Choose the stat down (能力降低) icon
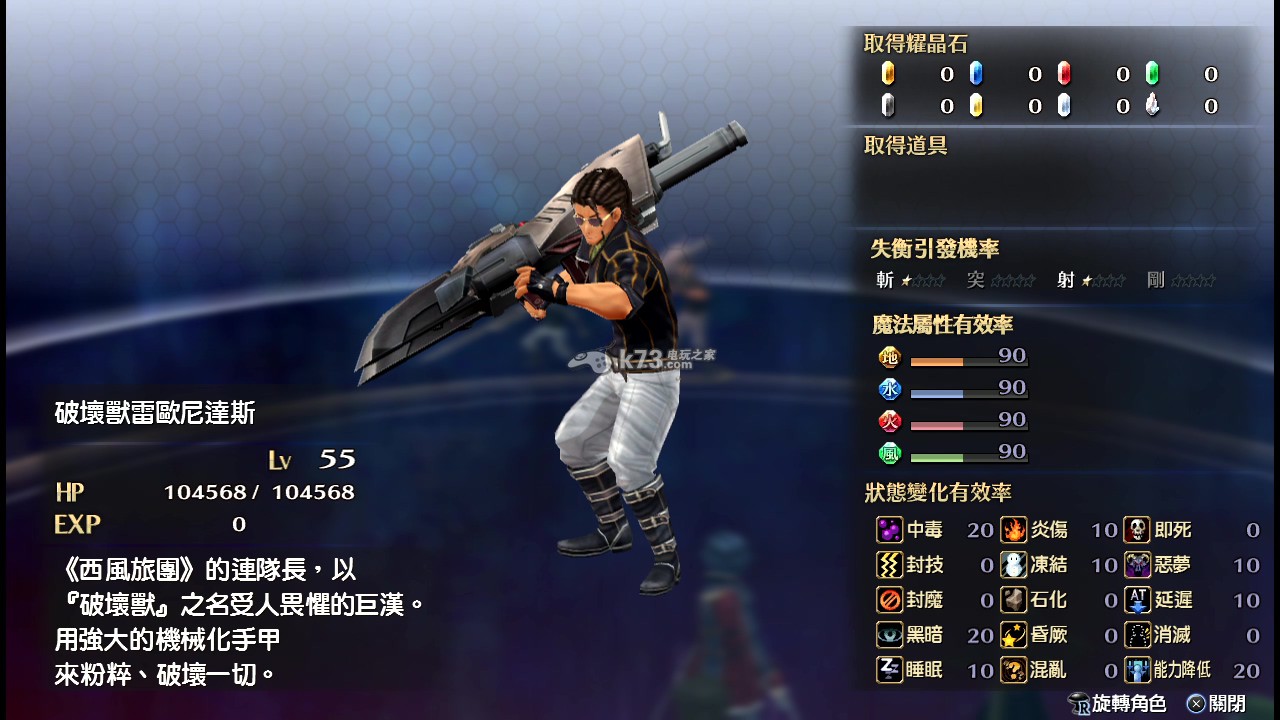The image size is (1280, 720). pos(1137,670)
